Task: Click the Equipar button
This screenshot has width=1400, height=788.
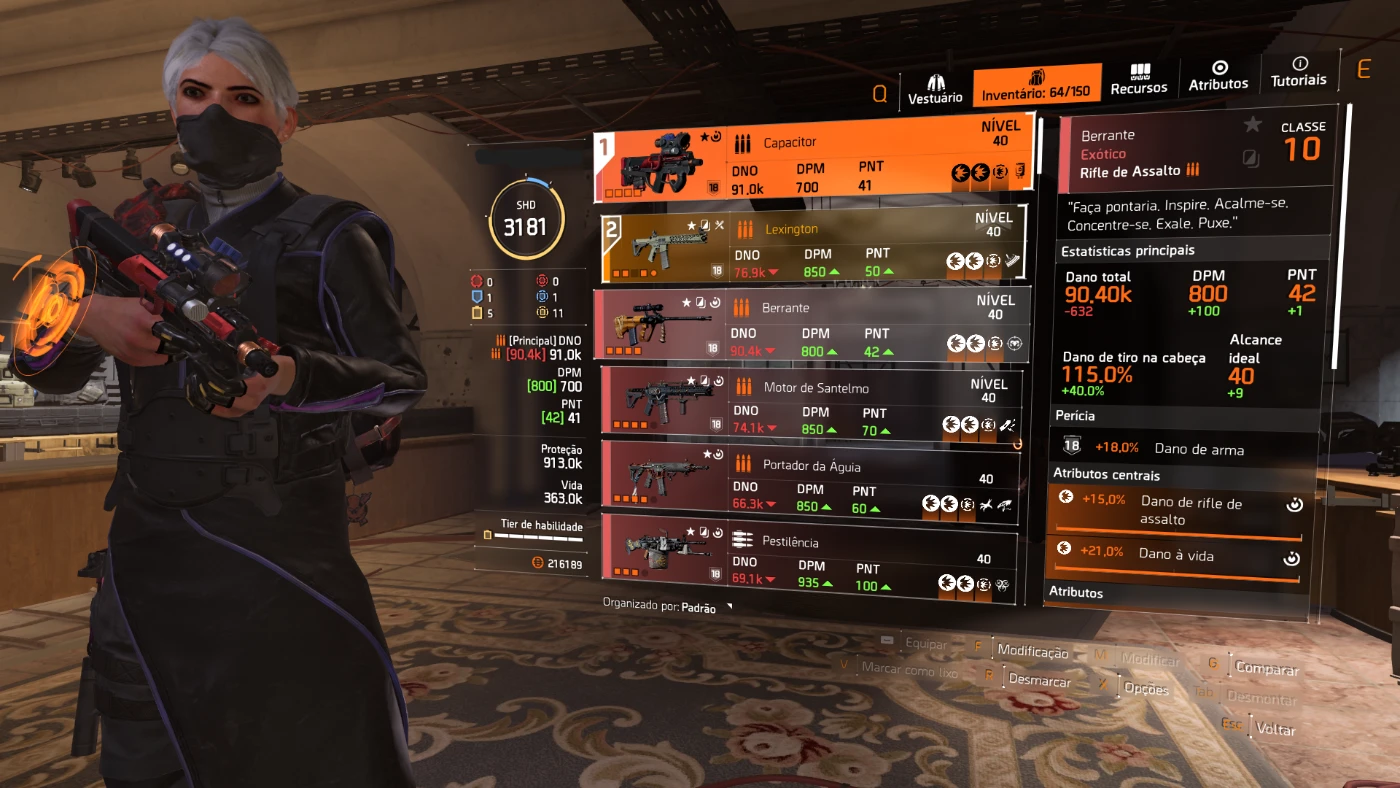Action: pos(925,645)
